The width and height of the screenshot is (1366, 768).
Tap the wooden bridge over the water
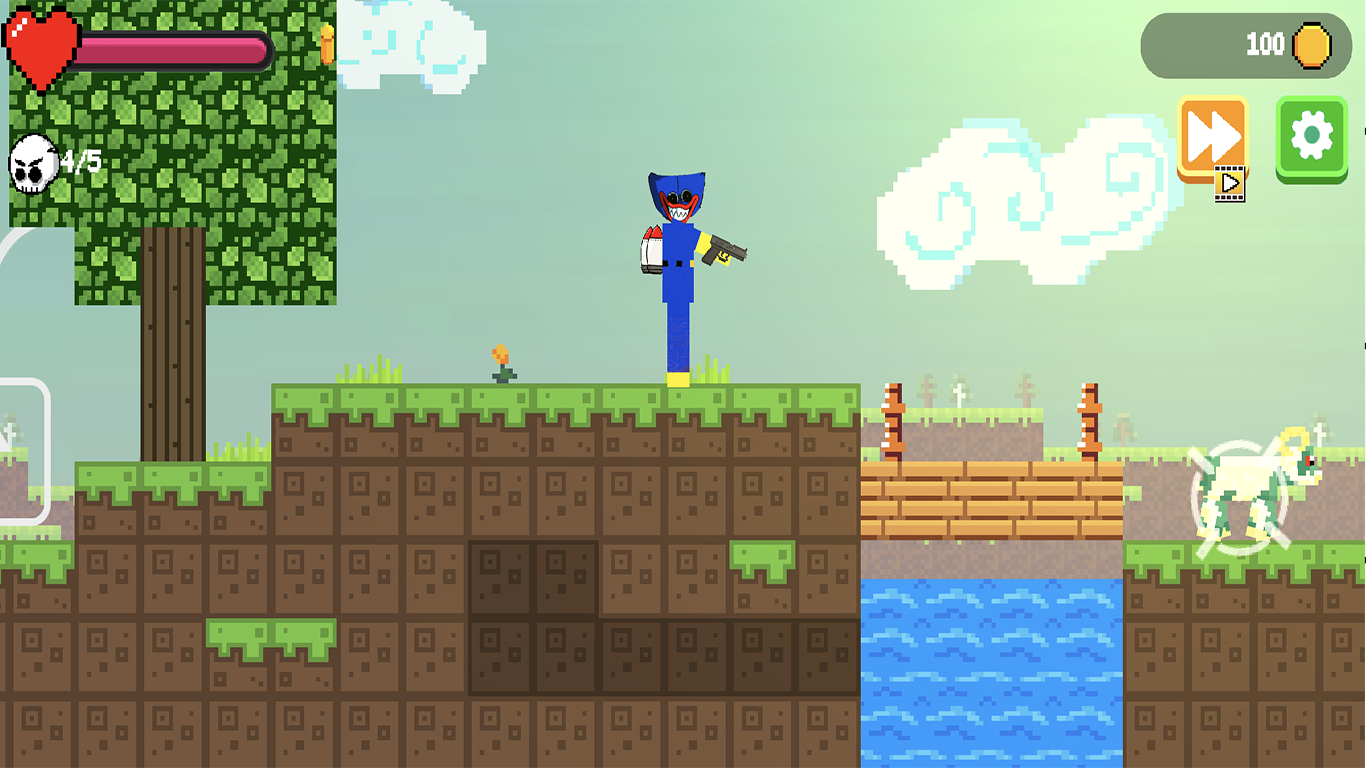pos(990,500)
